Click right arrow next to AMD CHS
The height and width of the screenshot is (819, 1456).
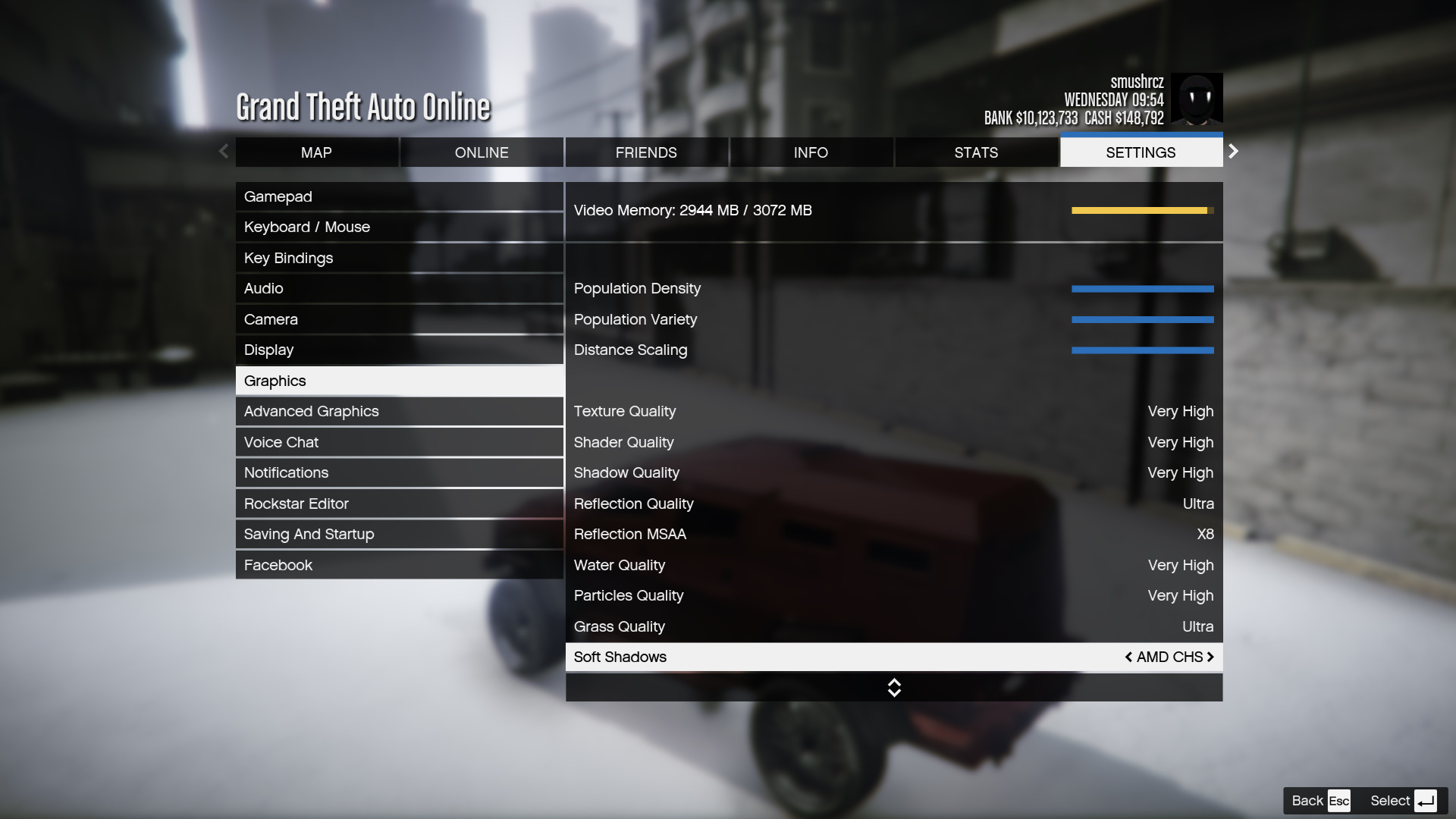[1210, 657]
